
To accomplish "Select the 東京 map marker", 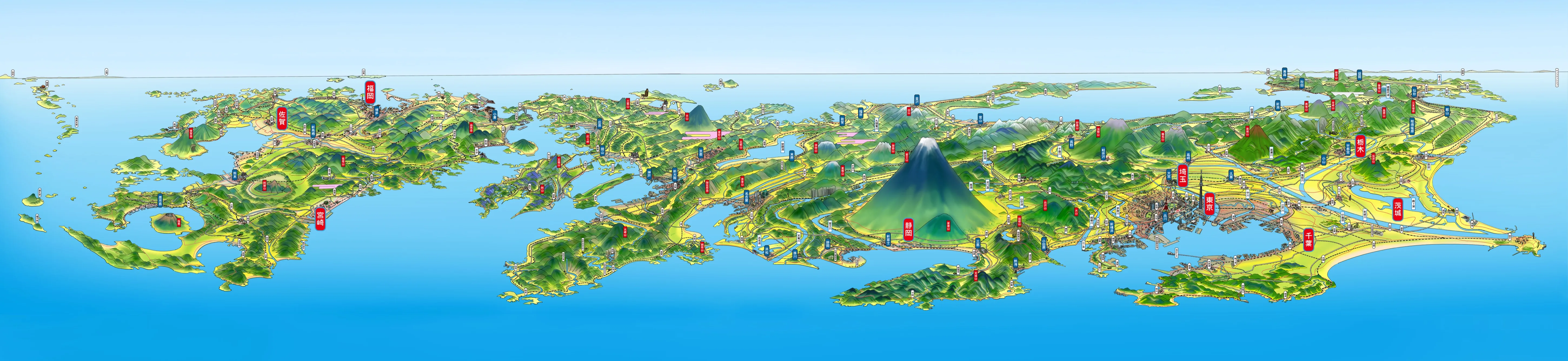I will click(x=1210, y=203).
